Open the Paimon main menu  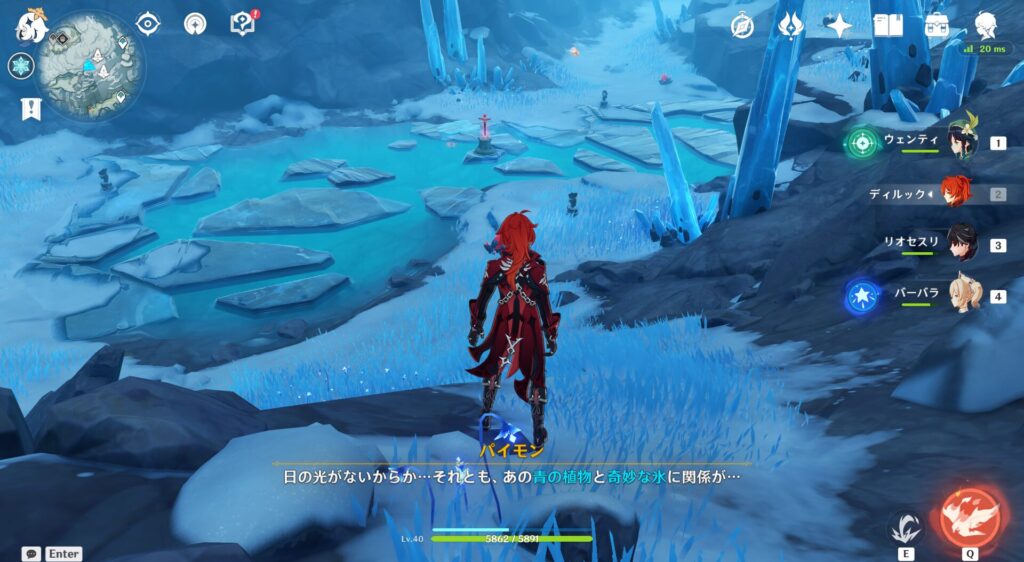tap(33, 25)
